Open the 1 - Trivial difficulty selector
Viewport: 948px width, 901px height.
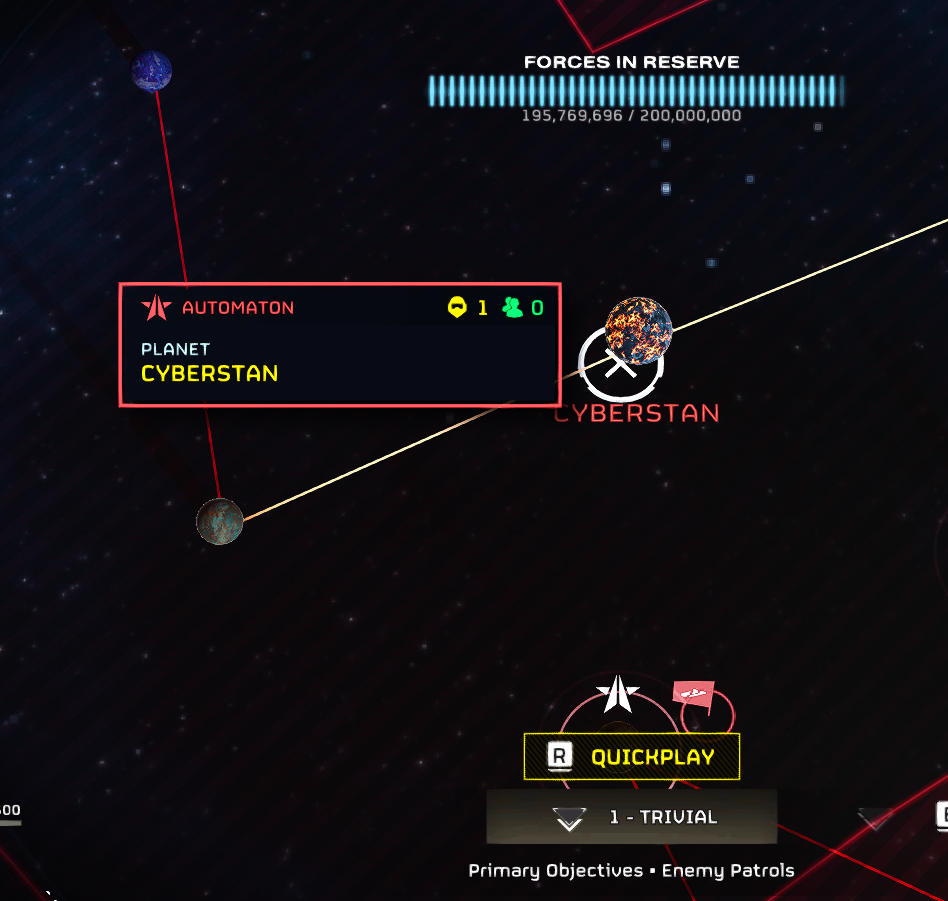pos(632,817)
